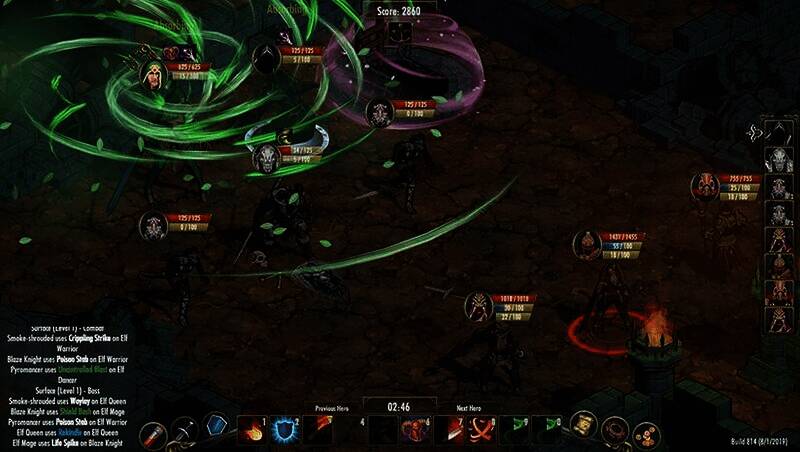Choose the hero portrait showing 1431 health

point(587,244)
